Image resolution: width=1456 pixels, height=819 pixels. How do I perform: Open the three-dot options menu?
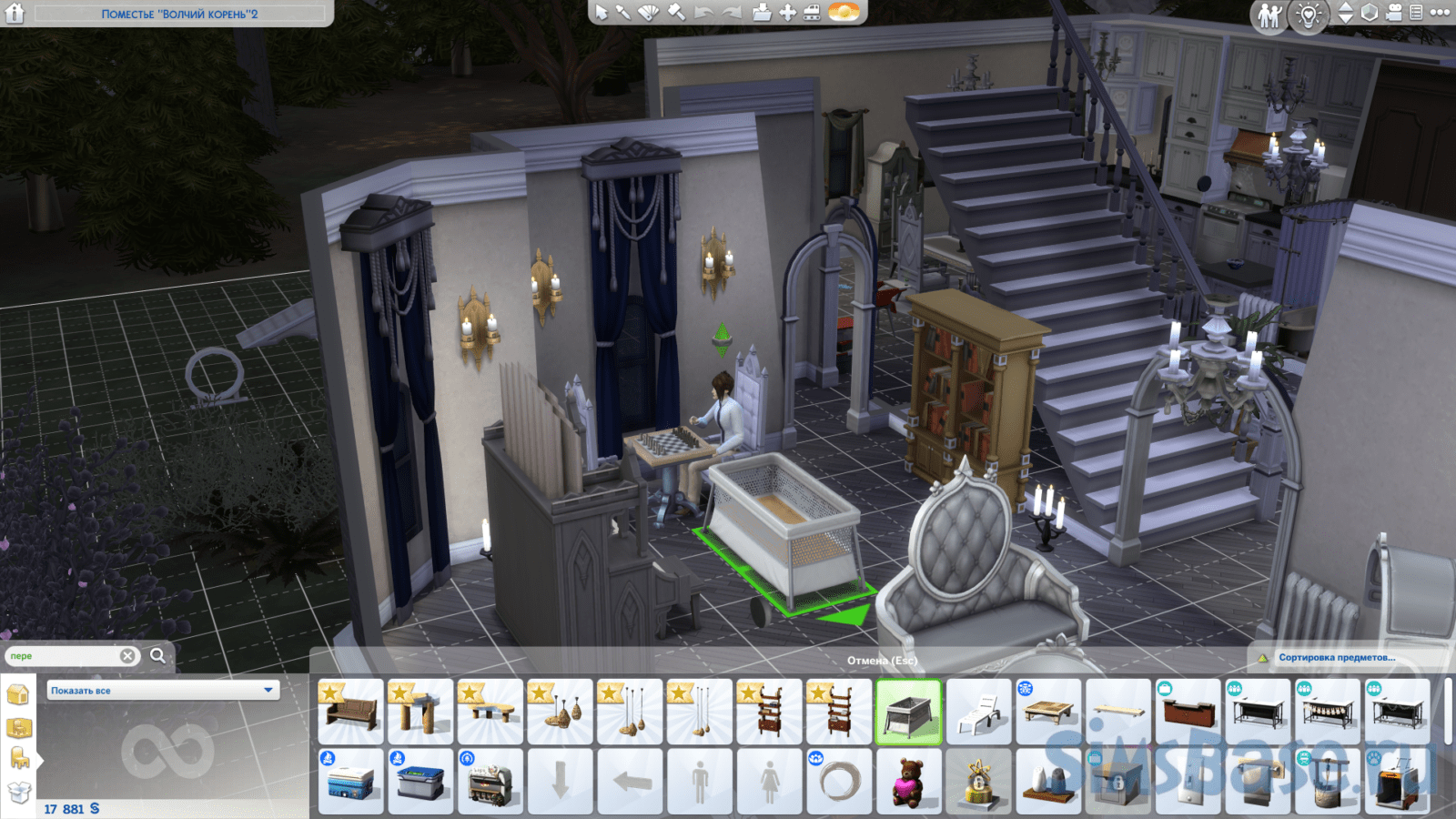[1441, 13]
